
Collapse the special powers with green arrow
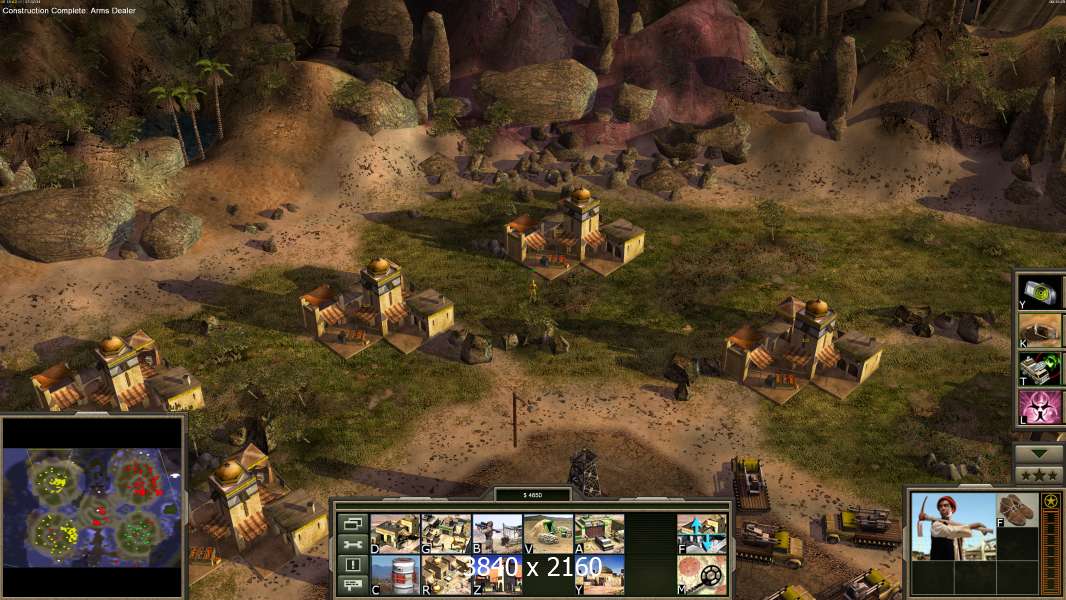(1040, 453)
